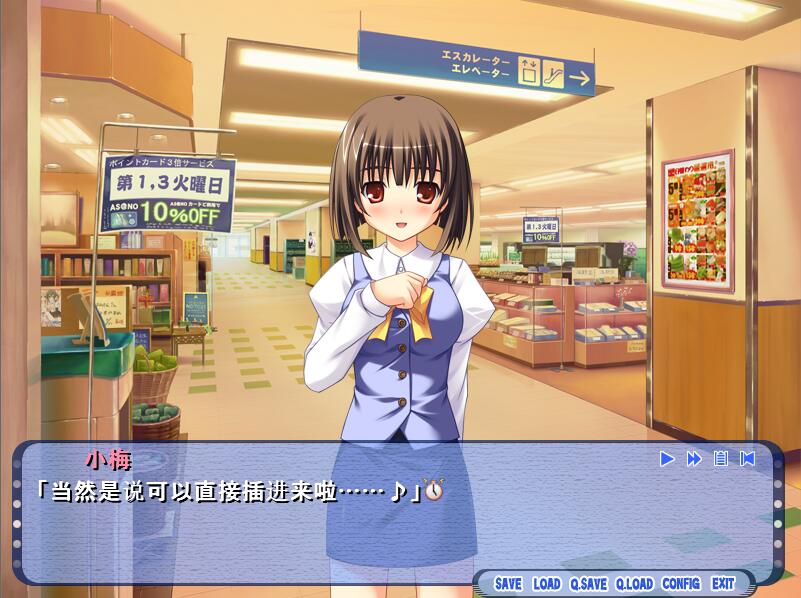Screen dimensions: 801x598
Task: Choose EXIT to quit the game
Action: 723,584
